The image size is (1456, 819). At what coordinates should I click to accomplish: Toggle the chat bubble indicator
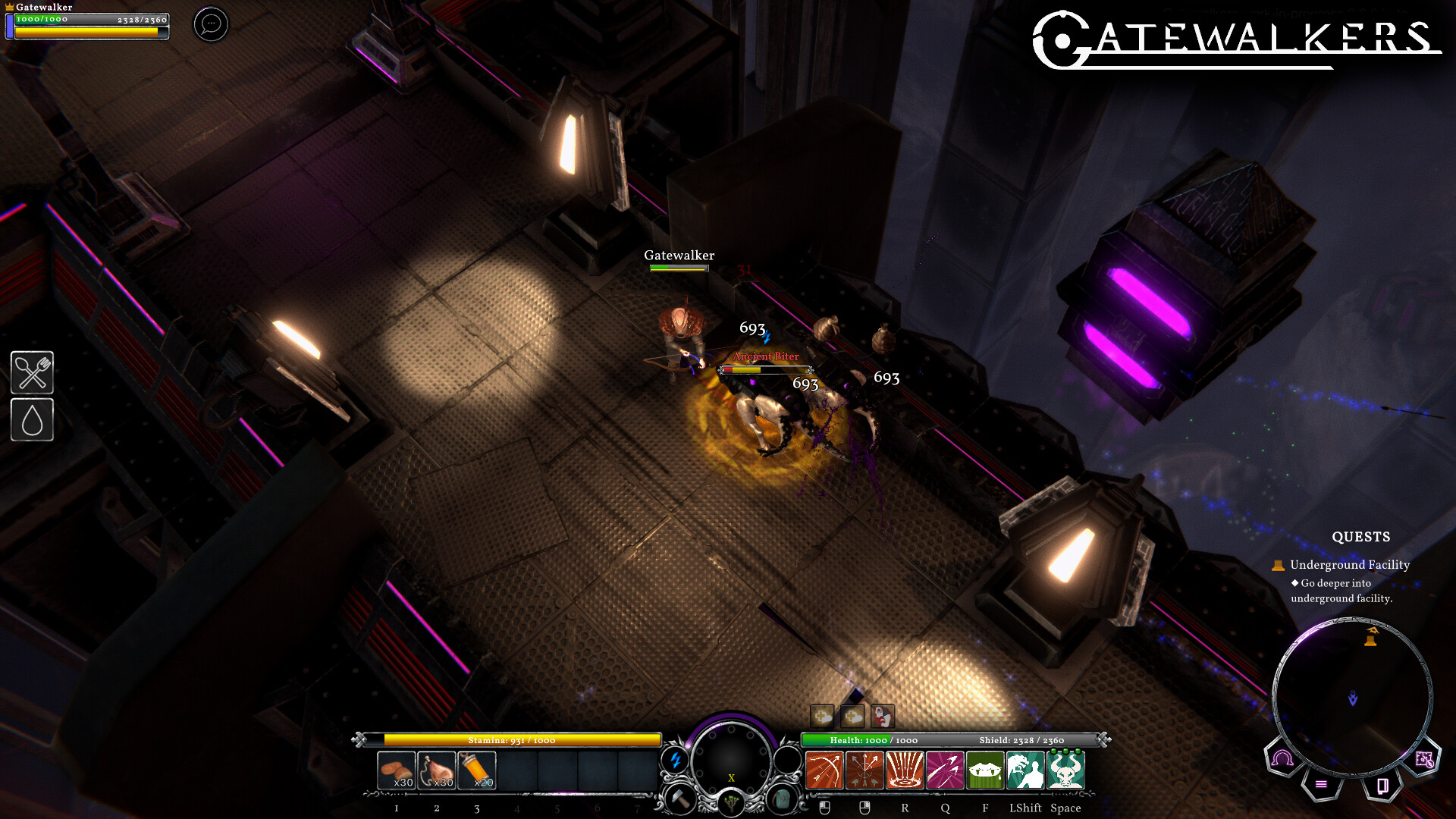(x=210, y=24)
